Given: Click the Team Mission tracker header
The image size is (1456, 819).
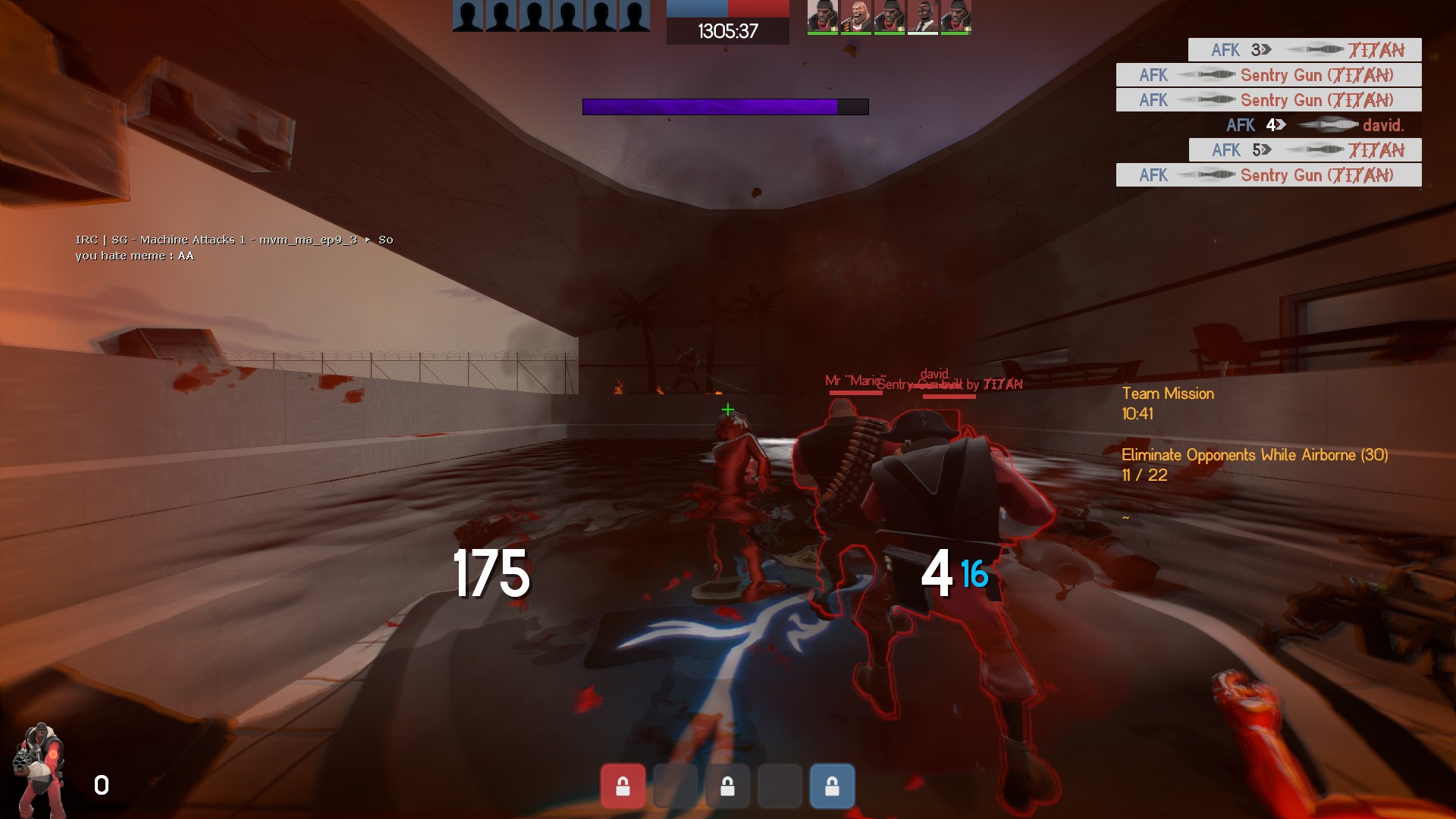Looking at the screenshot, I should [1168, 394].
